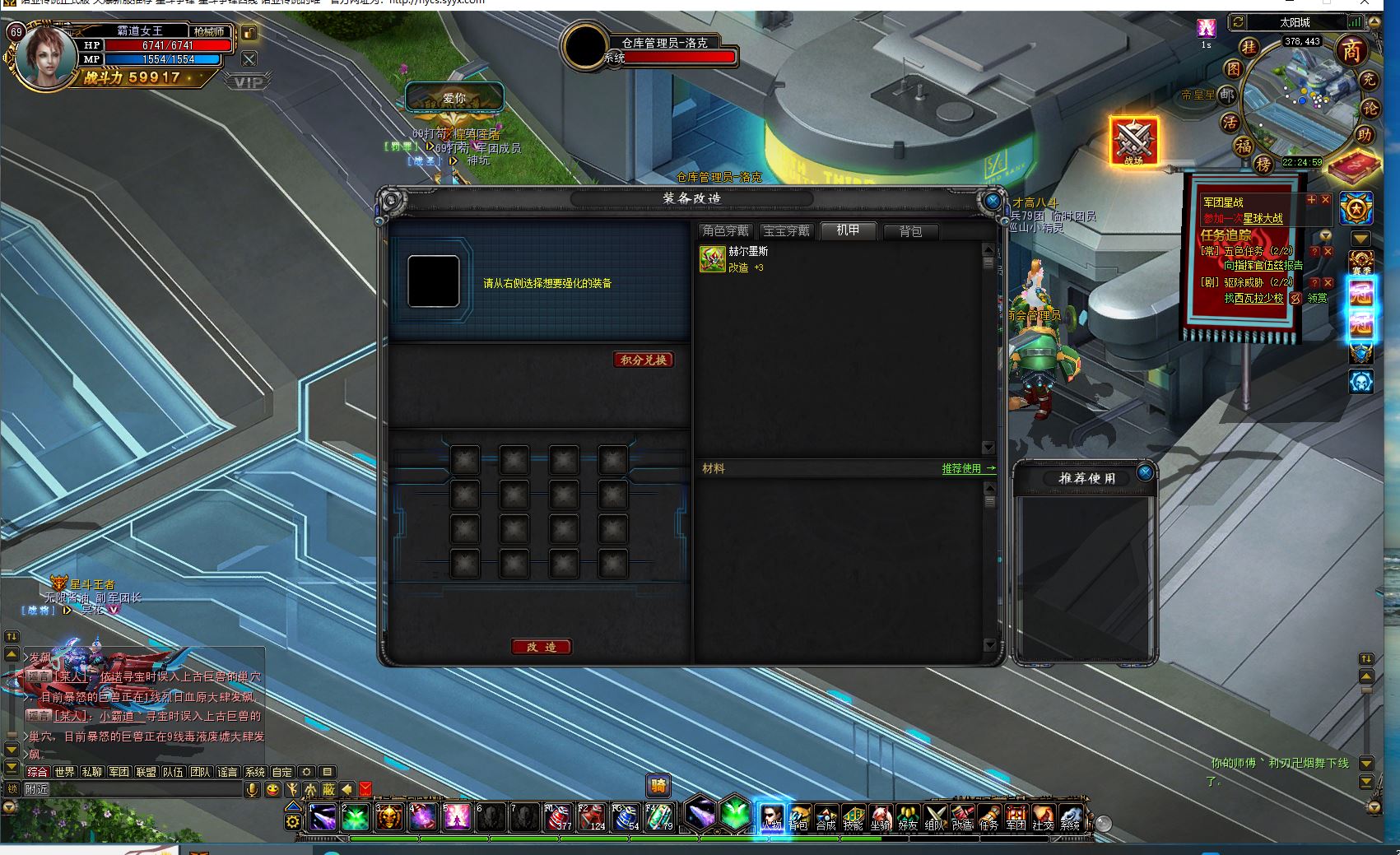Close the 推荐使用 side panel
This screenshot has width=1400, height=855.
pos(1145,472)
